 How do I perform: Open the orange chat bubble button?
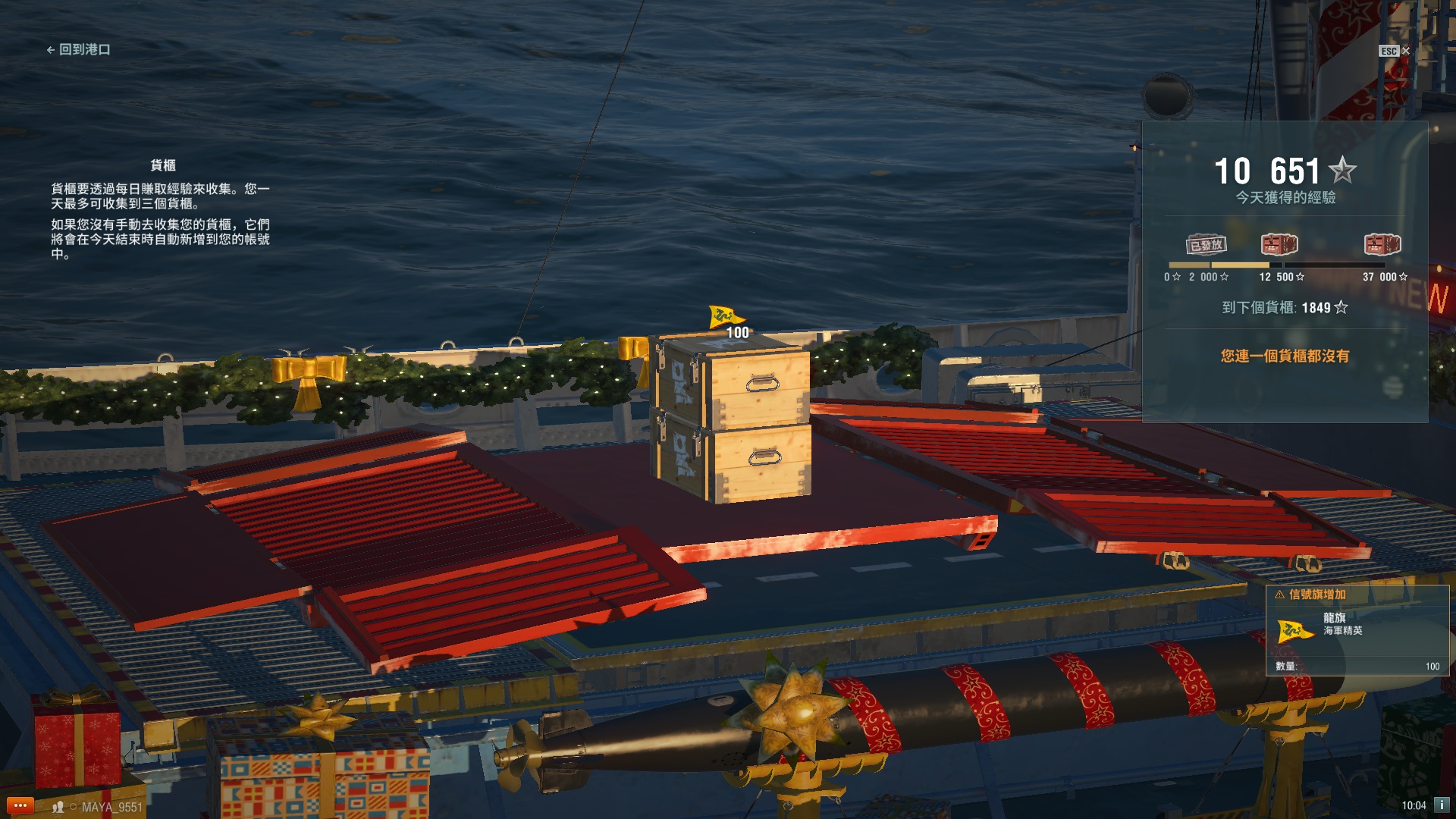(20, 805)
